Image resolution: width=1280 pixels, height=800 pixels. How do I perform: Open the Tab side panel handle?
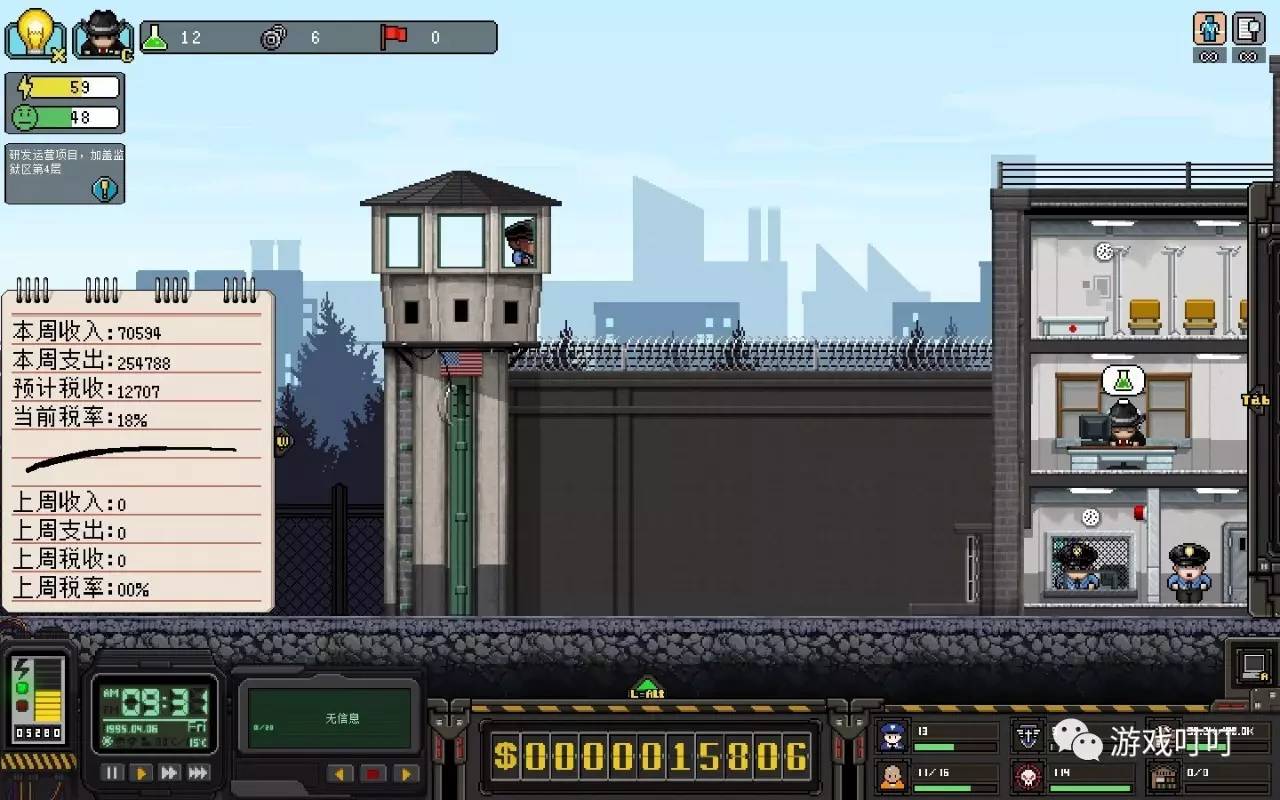(x=1255, y=400)
